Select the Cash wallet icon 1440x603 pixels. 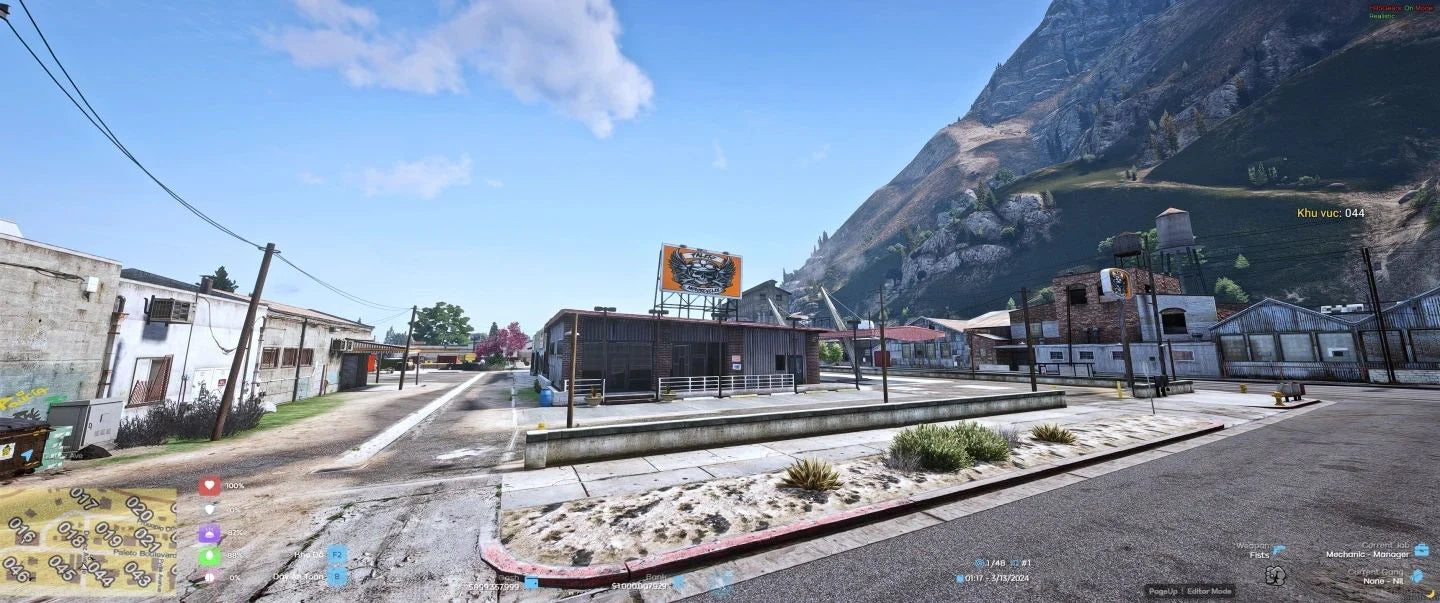[531, 582]
